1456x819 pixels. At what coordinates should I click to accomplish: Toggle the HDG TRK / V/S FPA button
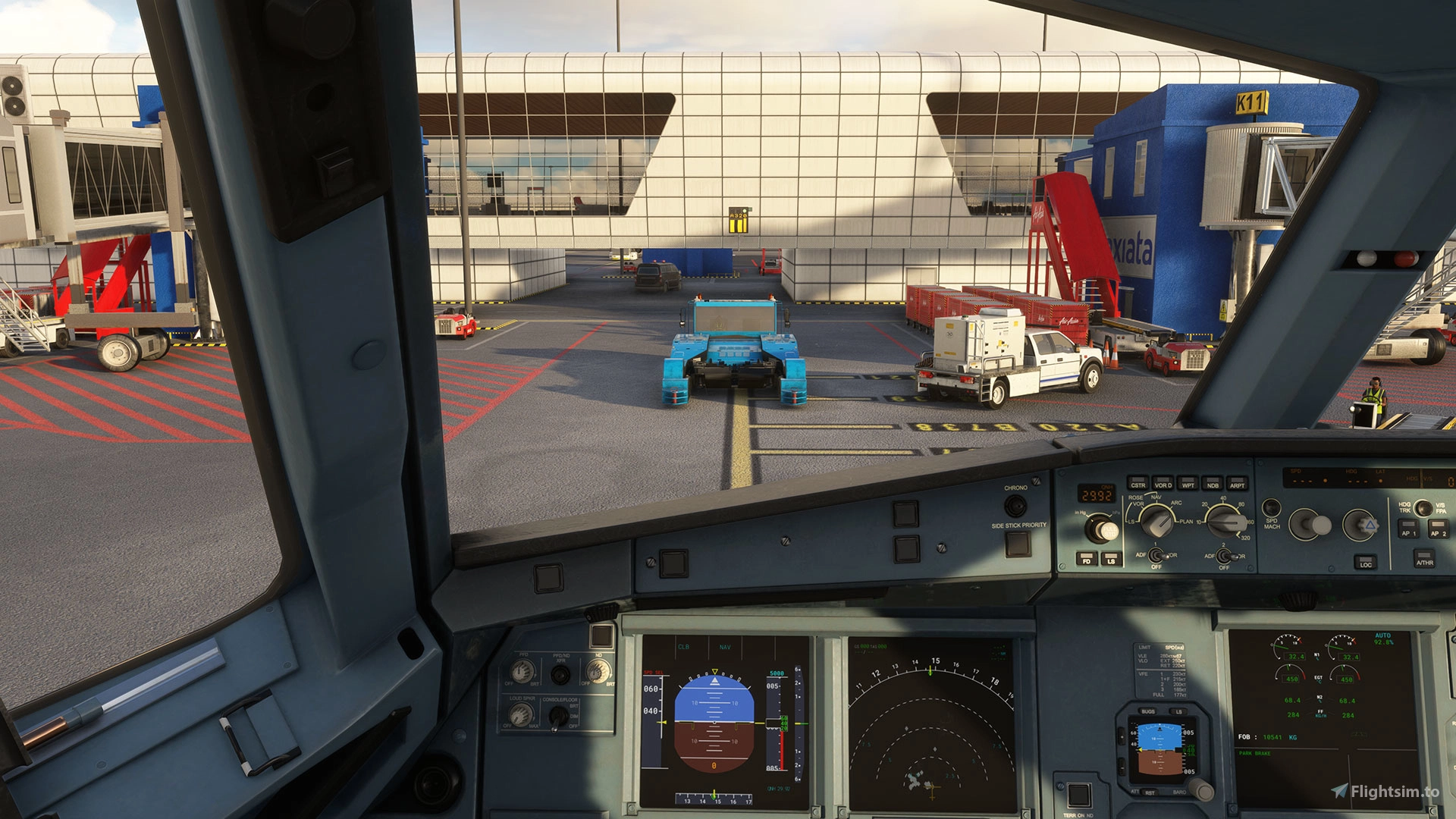(1423, 507)
